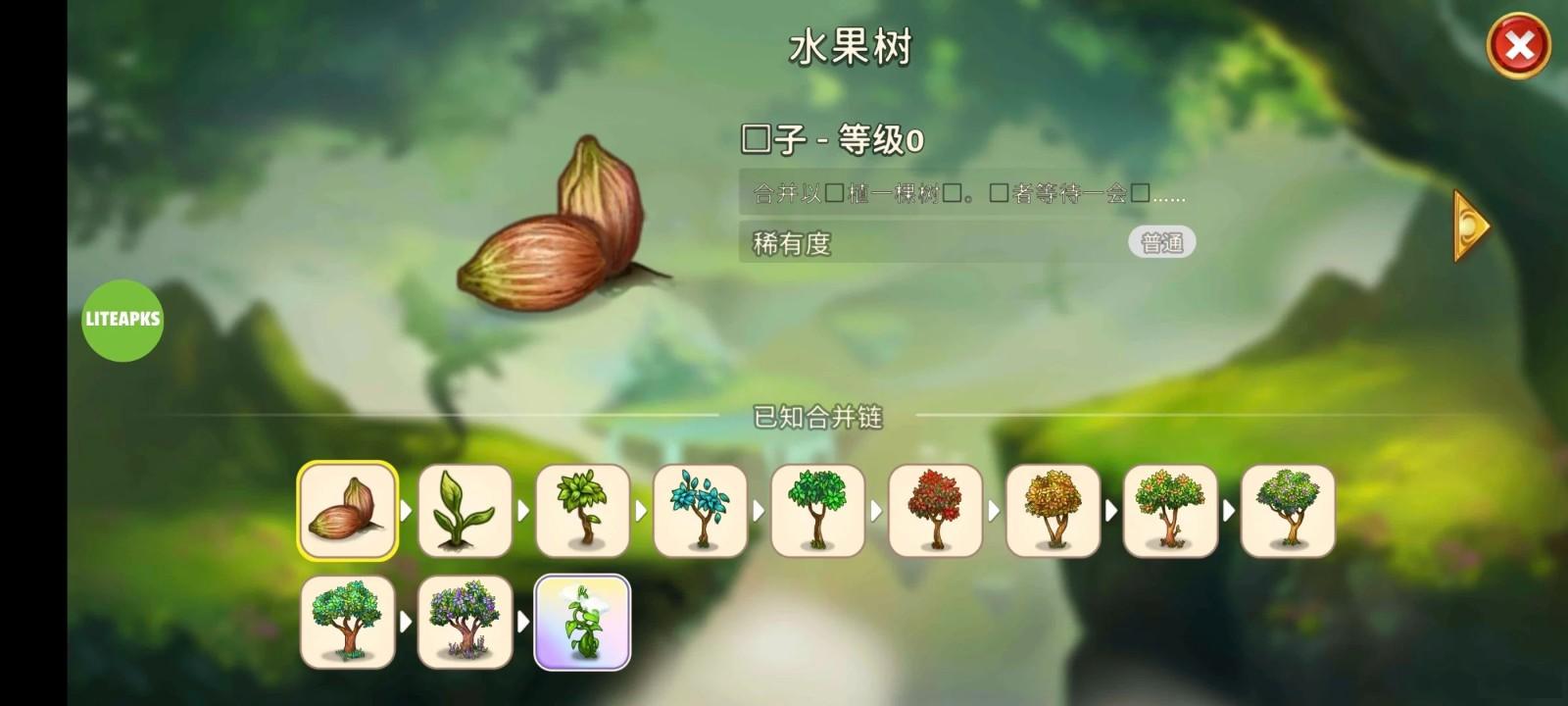Tap the glowing final vine stage thumbnail
Viewport: 1568px width, 706px height.
582,623
